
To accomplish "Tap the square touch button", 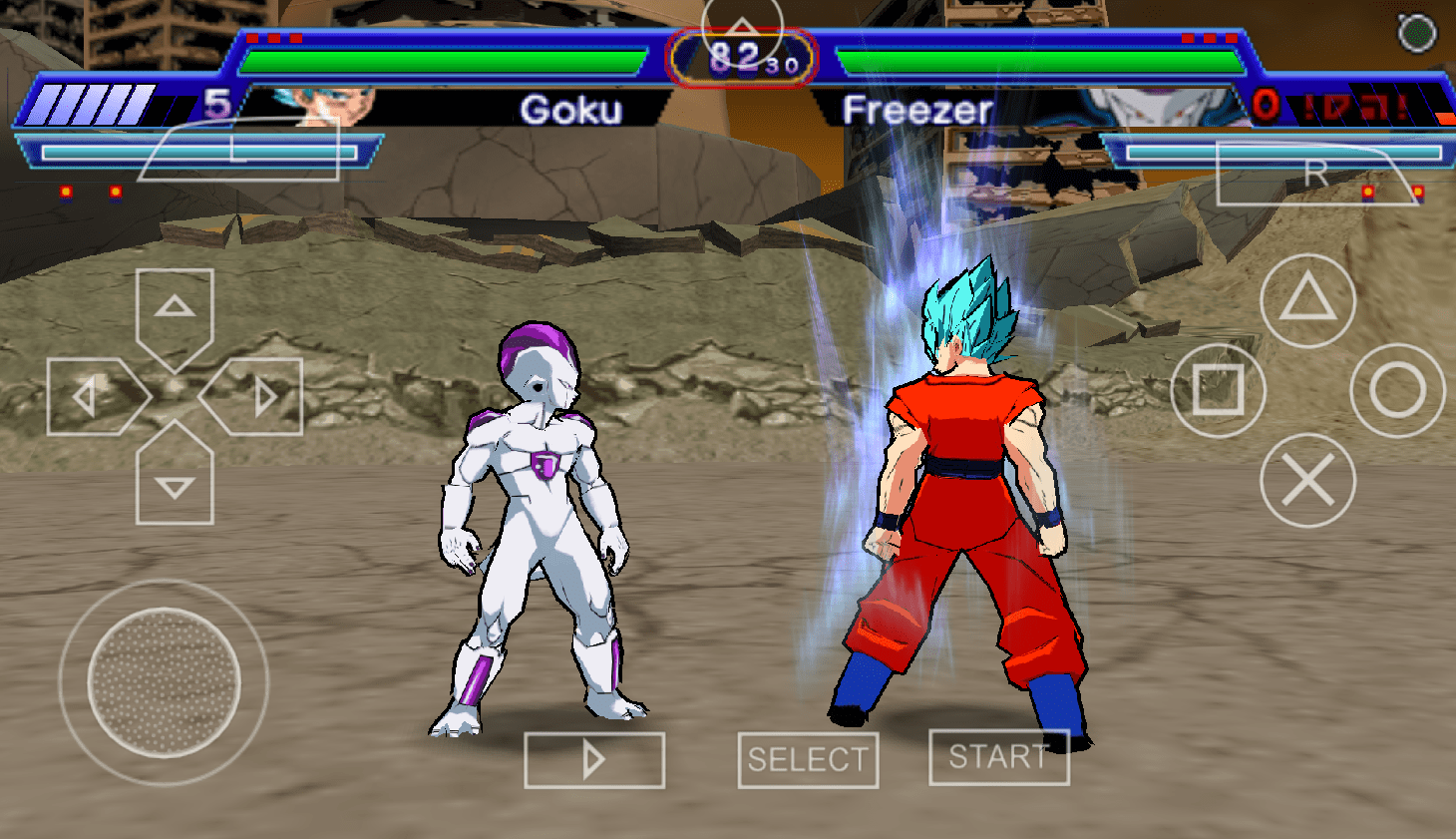I will (x=1218, y=390).
